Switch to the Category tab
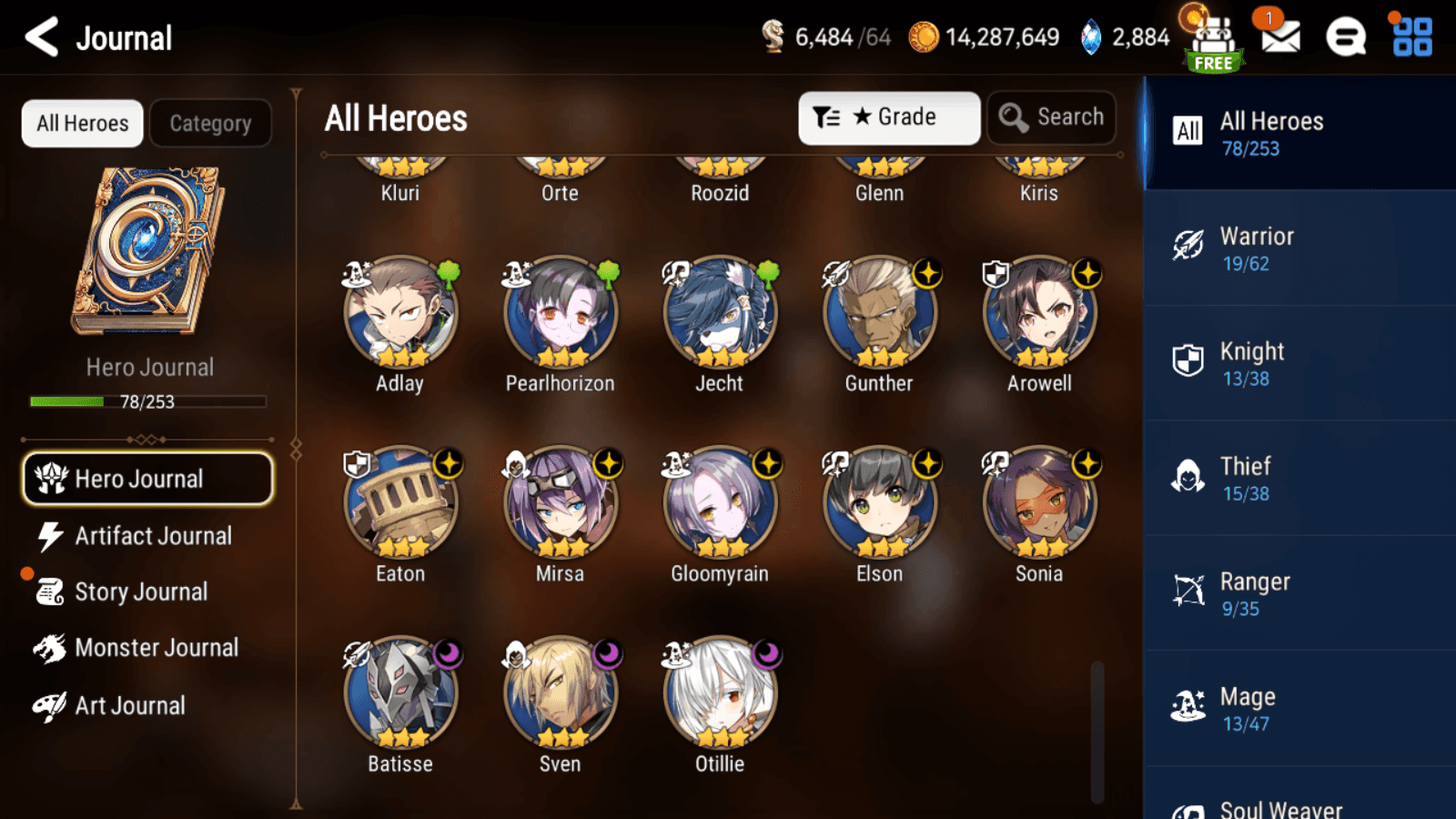1456x819 pixels. point(211,123)
